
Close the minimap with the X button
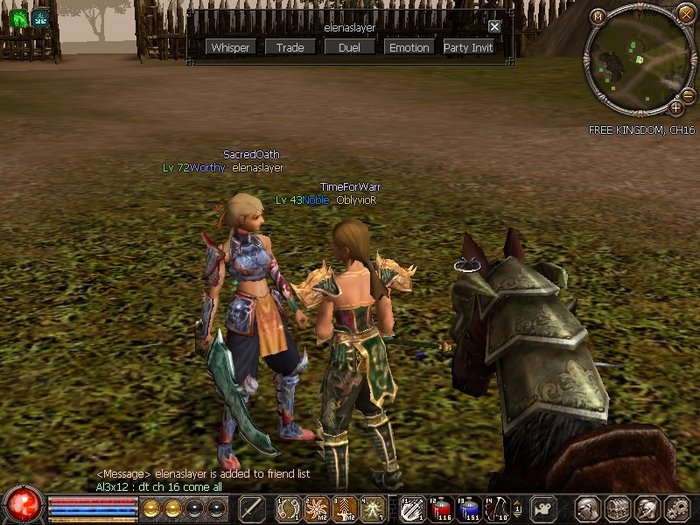point(687,15)
